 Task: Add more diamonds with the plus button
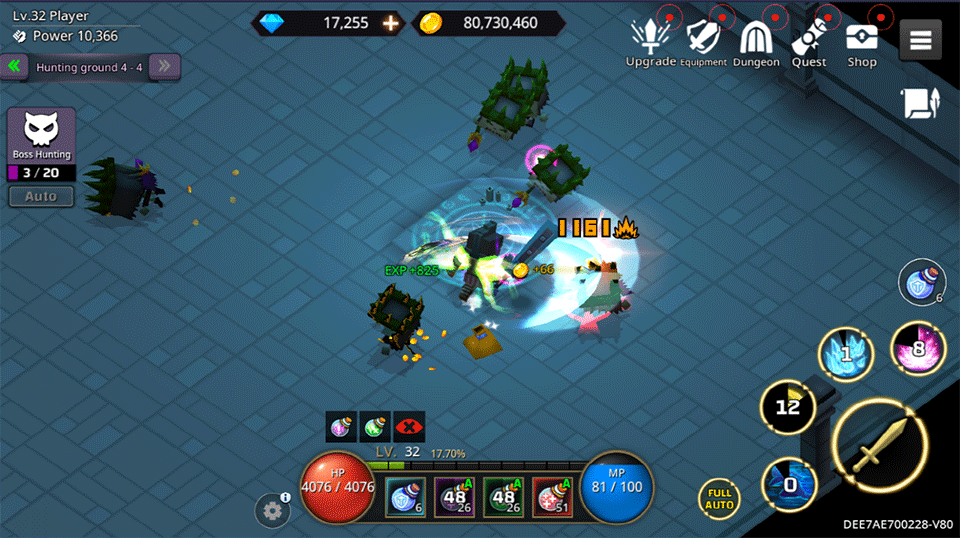pos(390,23)
